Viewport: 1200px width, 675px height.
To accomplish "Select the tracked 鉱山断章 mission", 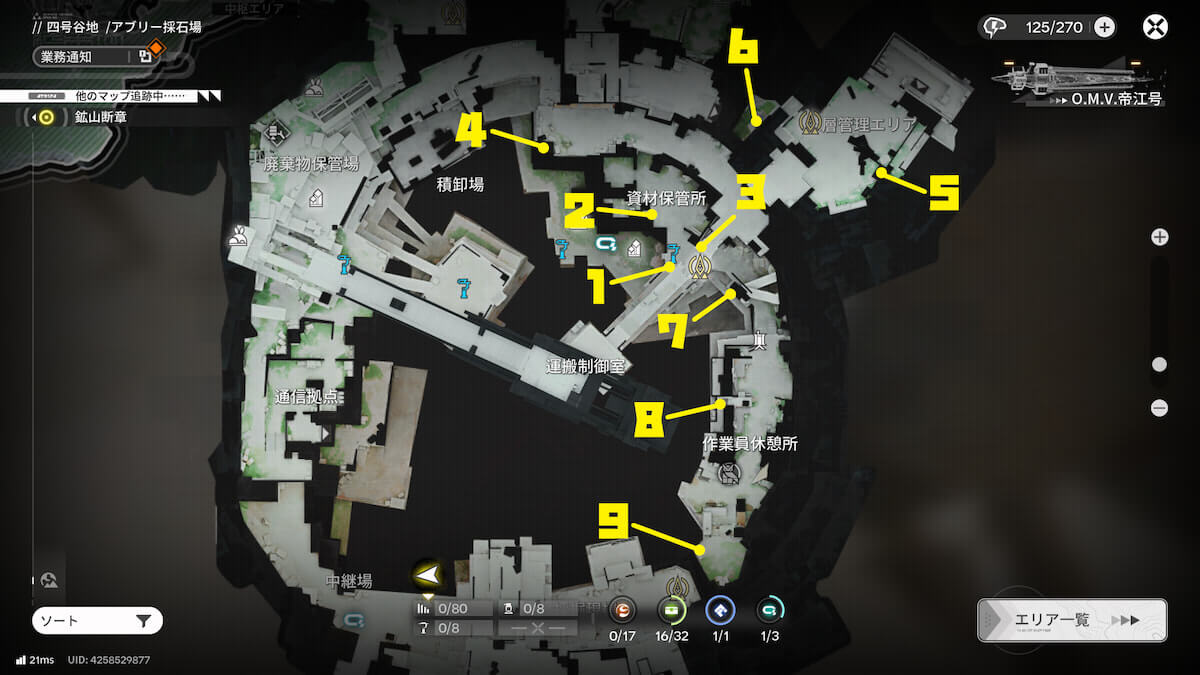I will tap(85, 118).
